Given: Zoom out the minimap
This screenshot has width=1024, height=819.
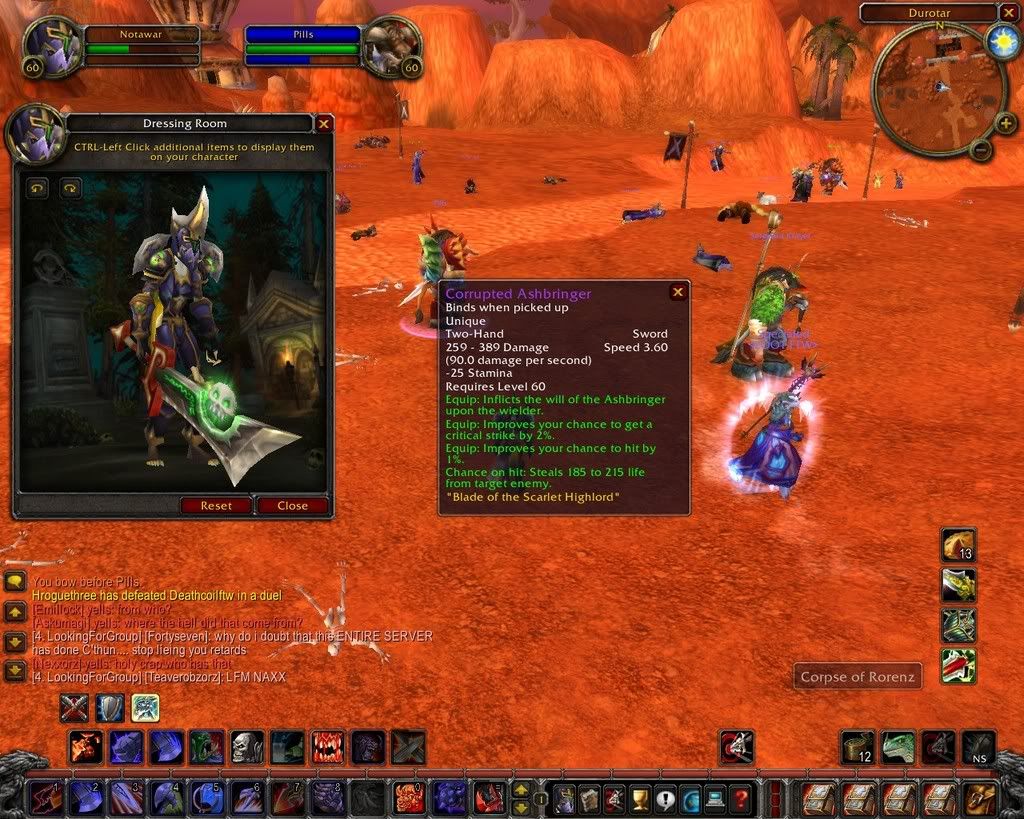Looking at the screenshot, I should (981, 151).
